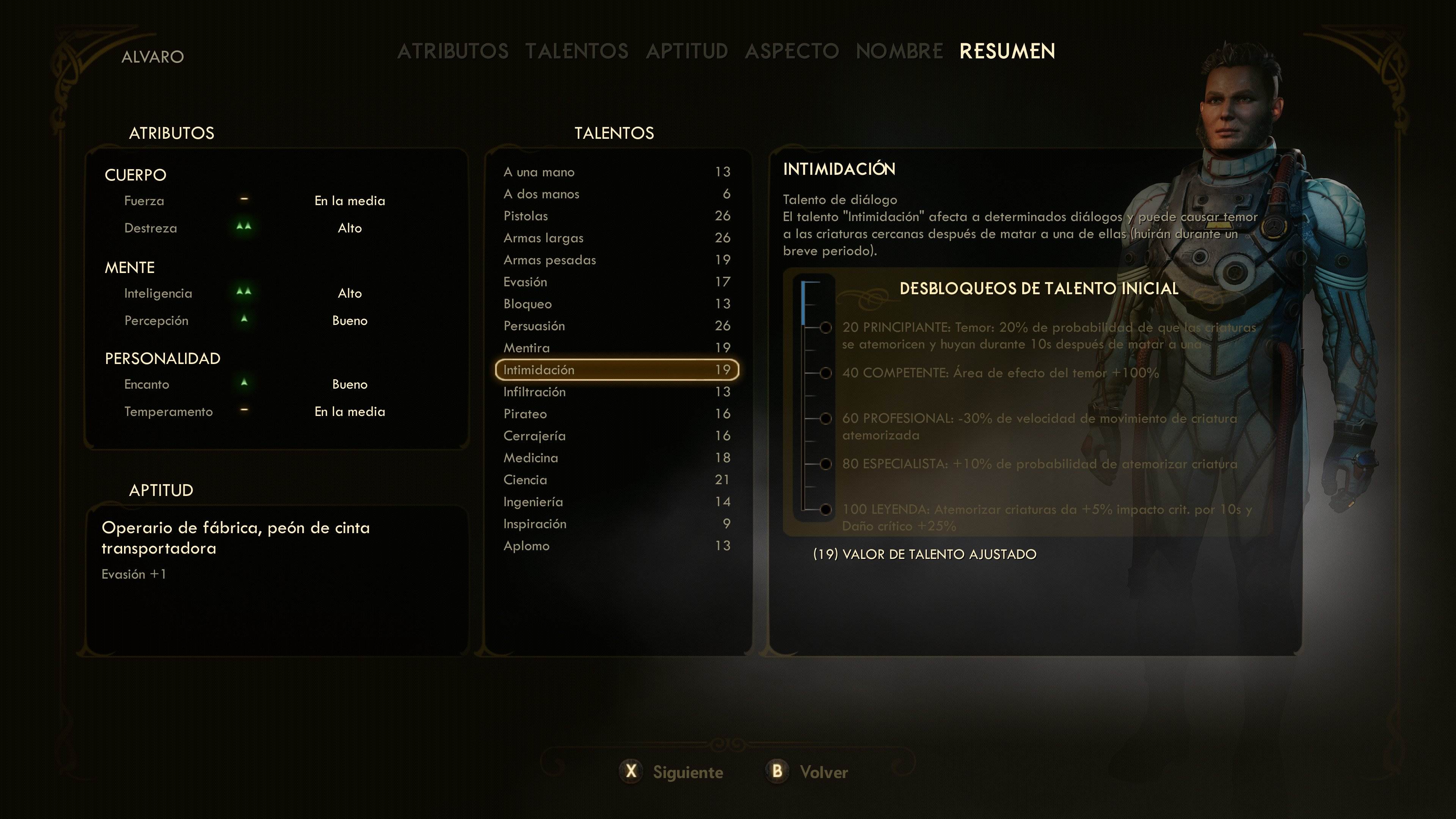Select the Aplomo talent entry
Image resolution: width=1456 pixels, height=819 pixels.
click(x=616, y=546)
